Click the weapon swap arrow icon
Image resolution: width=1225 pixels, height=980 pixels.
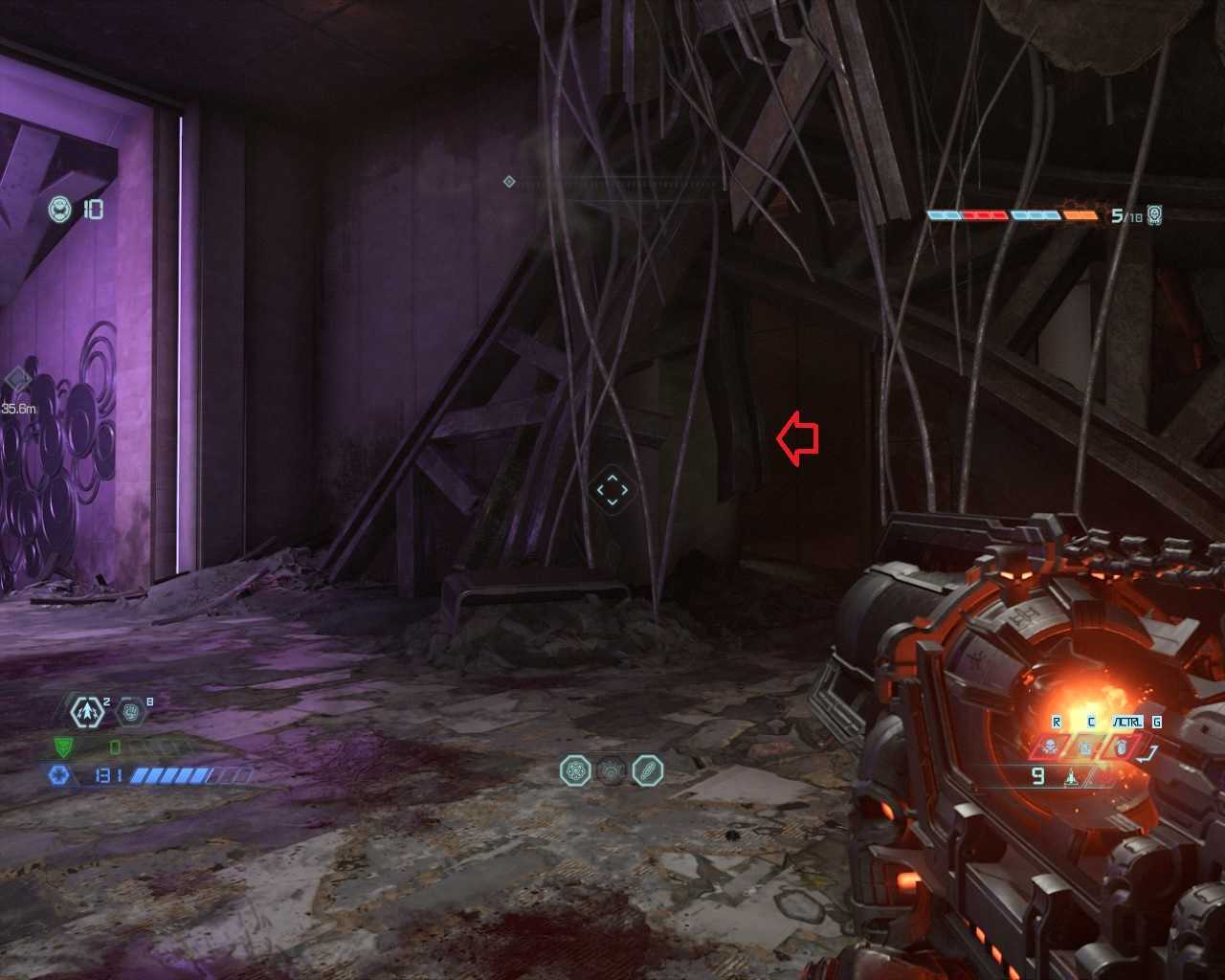coord(1149,753)
